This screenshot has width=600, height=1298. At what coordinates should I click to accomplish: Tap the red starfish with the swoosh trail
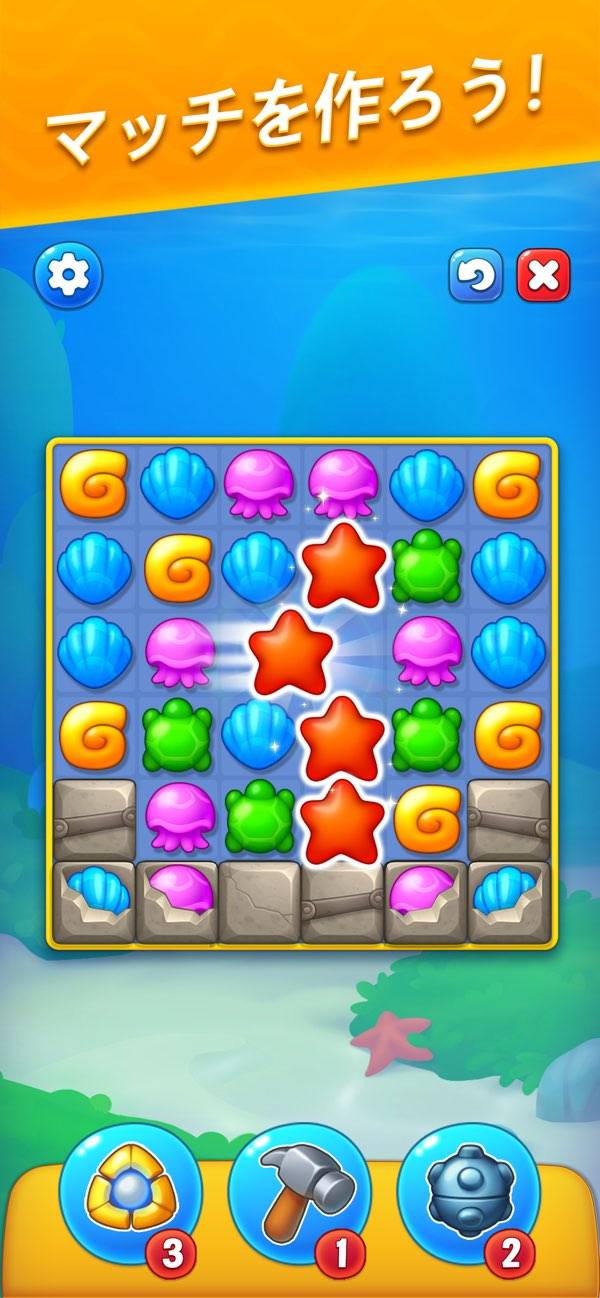(290, 653)
